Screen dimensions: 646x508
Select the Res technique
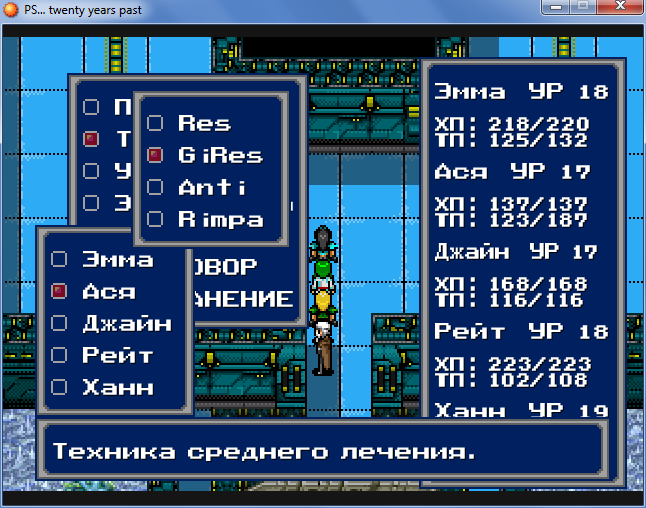[203, 124]
